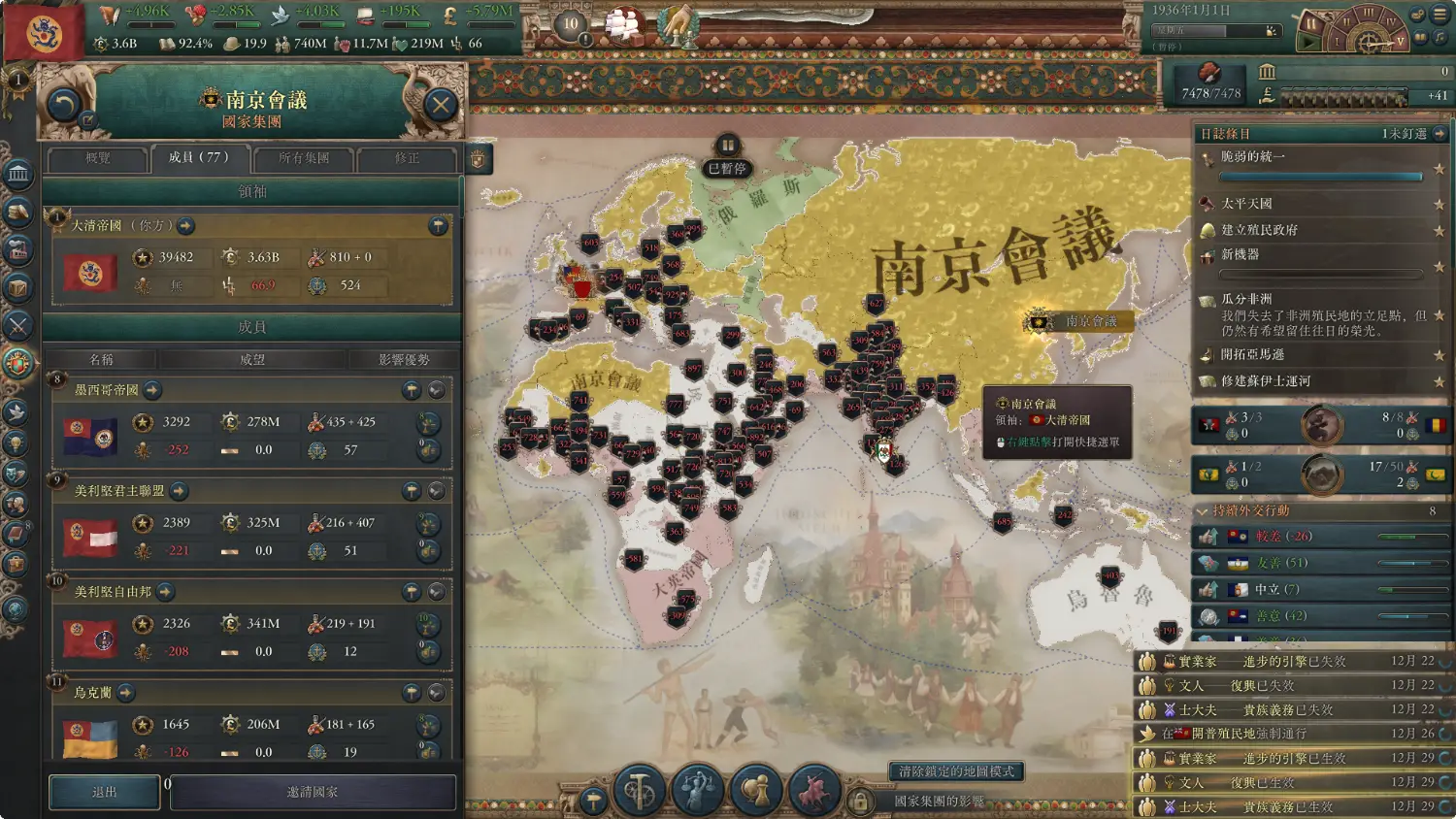Open the 所有集團 tab
Viewport: 1456px width, 819px height.
[x=304, y=158]
